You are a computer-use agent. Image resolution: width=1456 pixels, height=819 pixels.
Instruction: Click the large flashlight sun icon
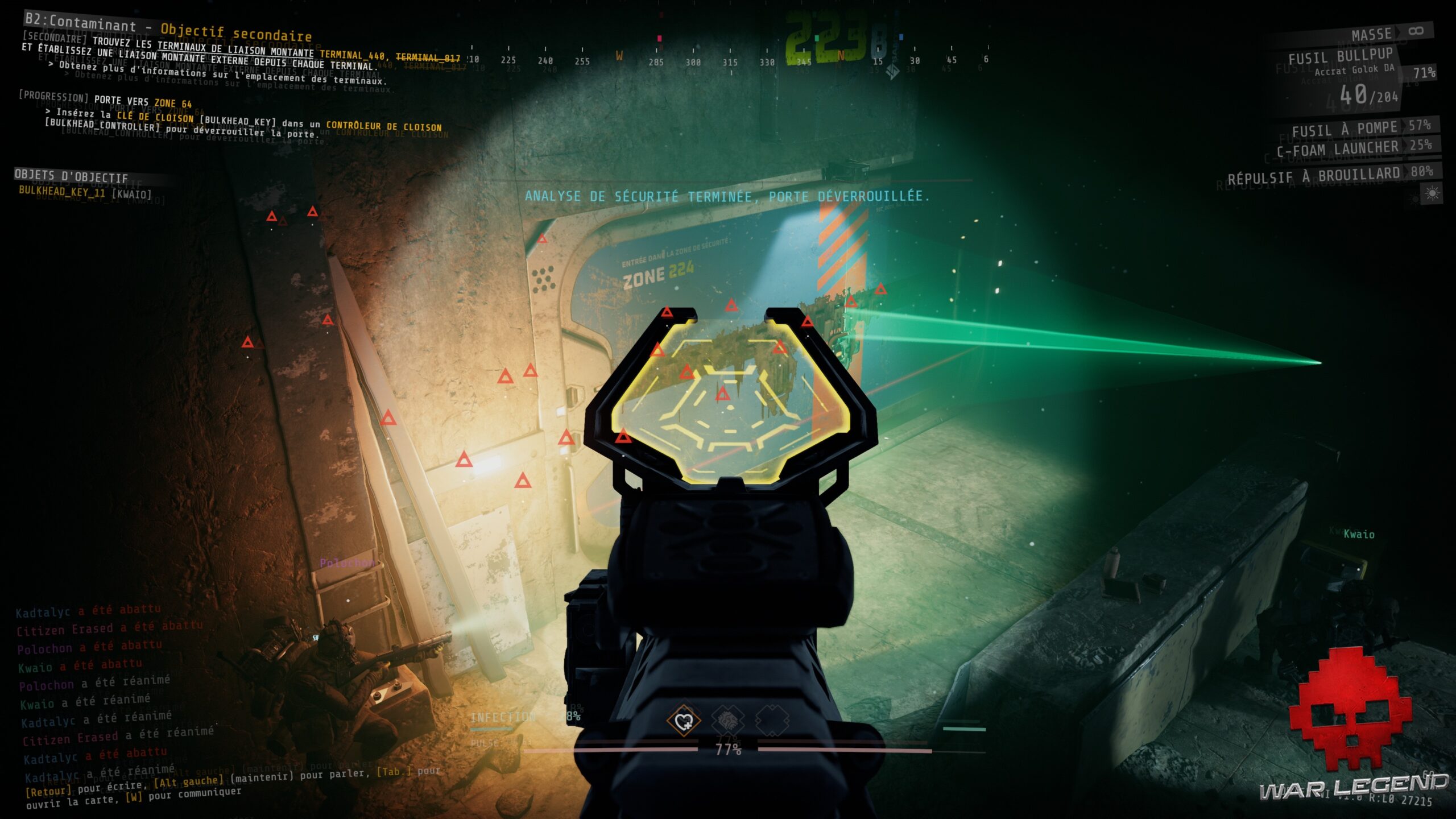[1432, 192]
